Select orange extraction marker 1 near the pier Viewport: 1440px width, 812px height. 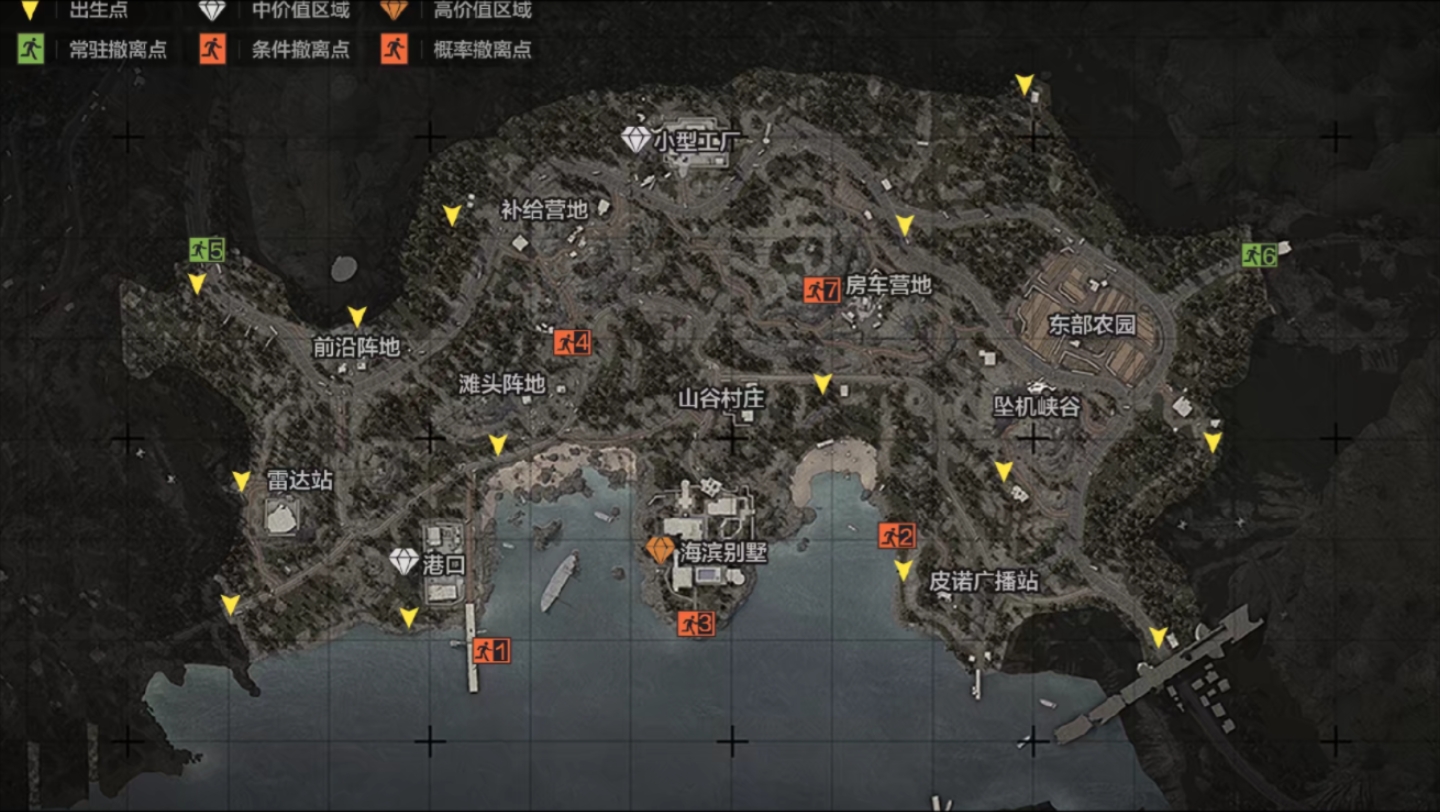(x=490, y=649)
